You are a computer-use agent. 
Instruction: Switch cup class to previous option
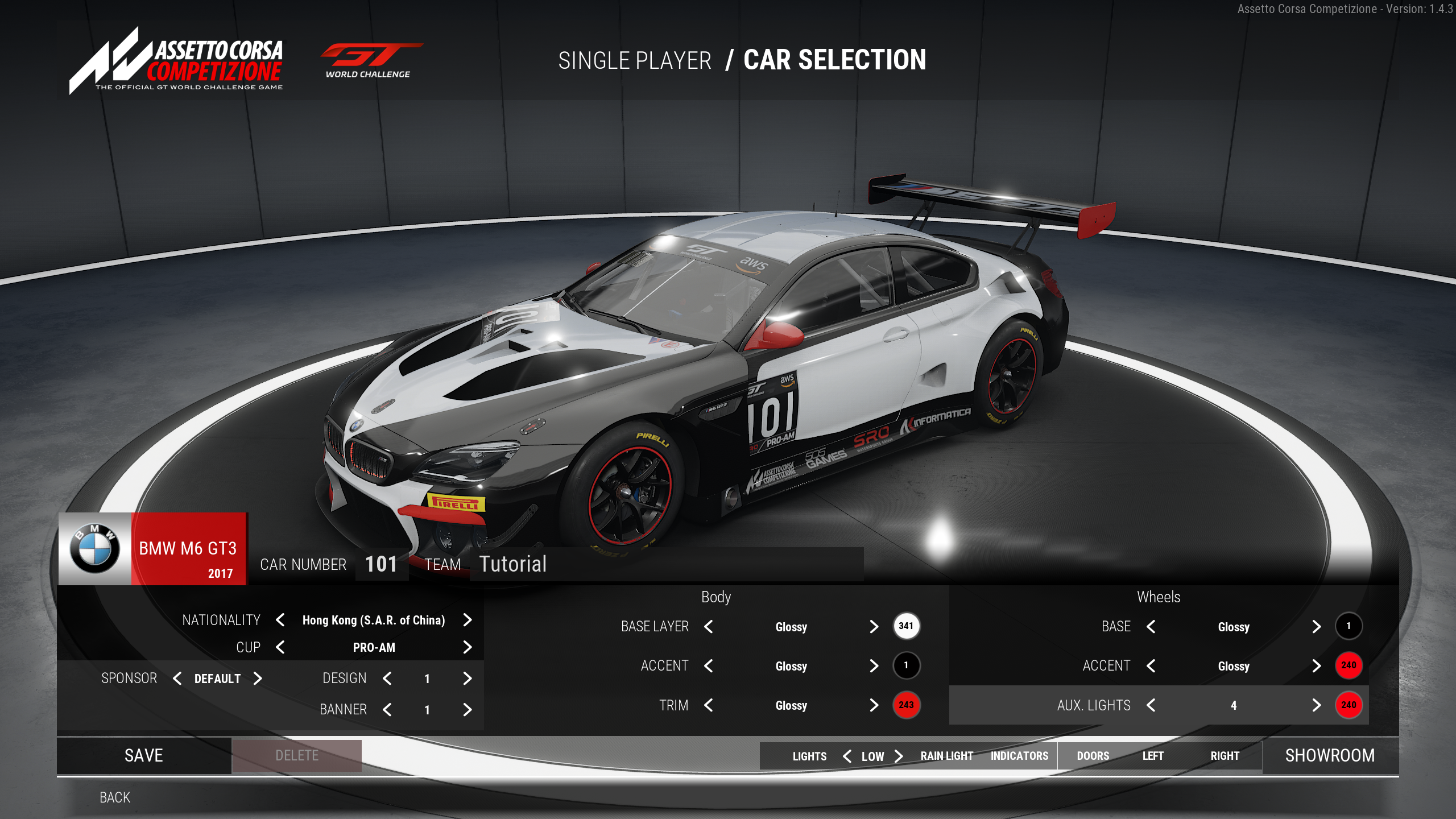280,647
